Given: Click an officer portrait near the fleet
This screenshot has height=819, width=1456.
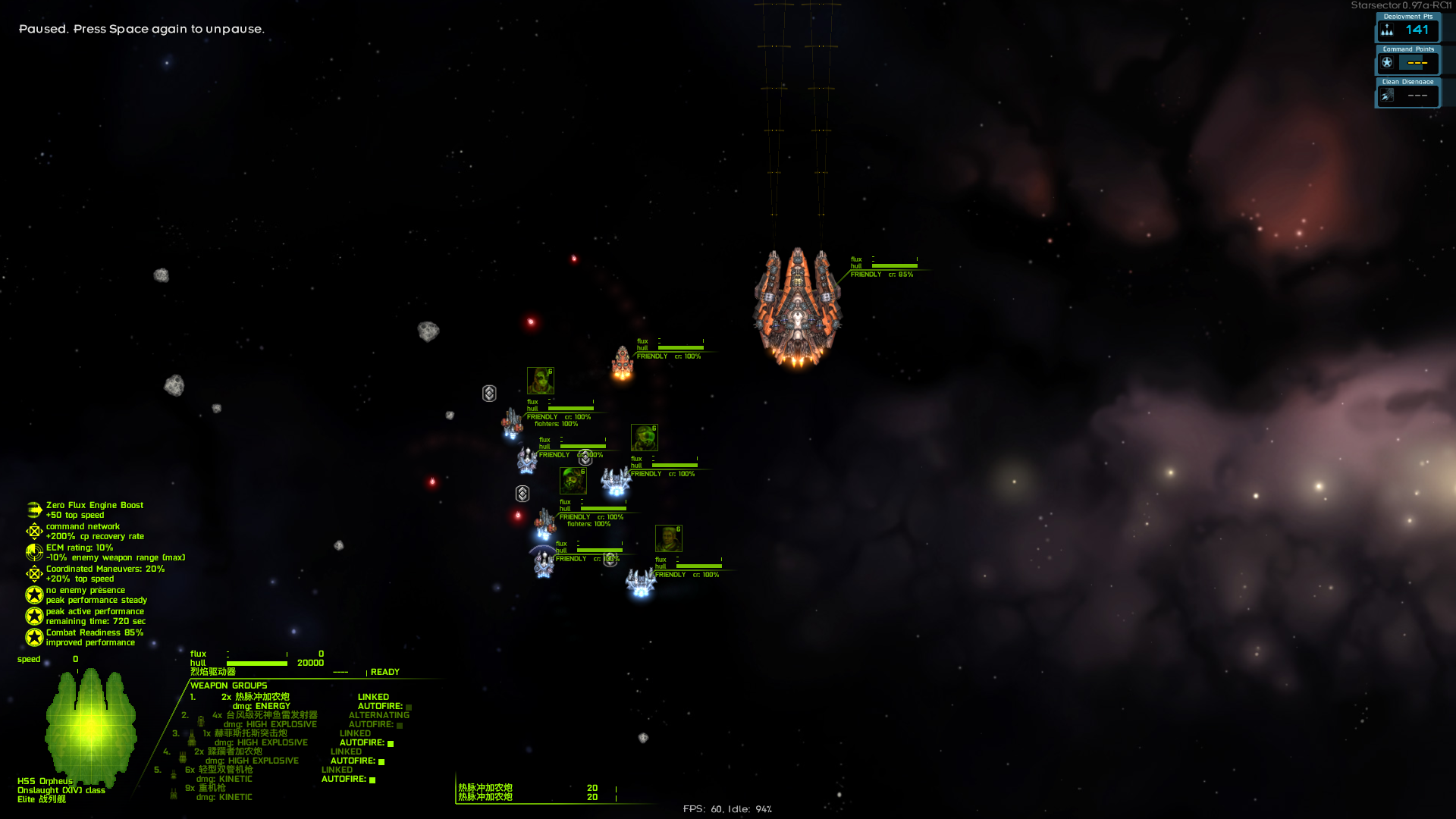Looking at the screenshot, I should [x=540, y=380].
